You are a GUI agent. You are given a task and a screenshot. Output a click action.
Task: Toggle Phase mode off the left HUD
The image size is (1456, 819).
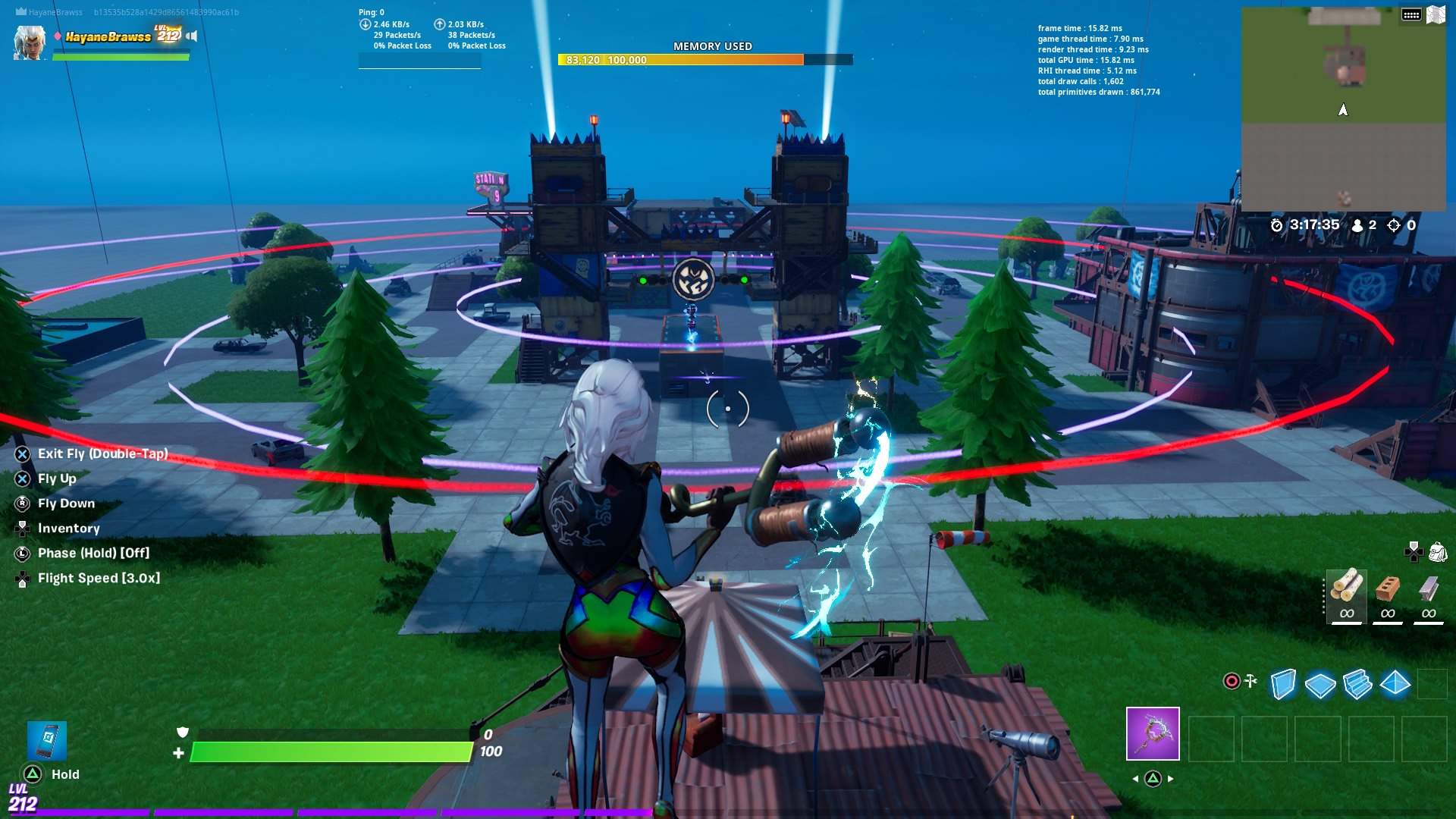click(x=95, y=553)
